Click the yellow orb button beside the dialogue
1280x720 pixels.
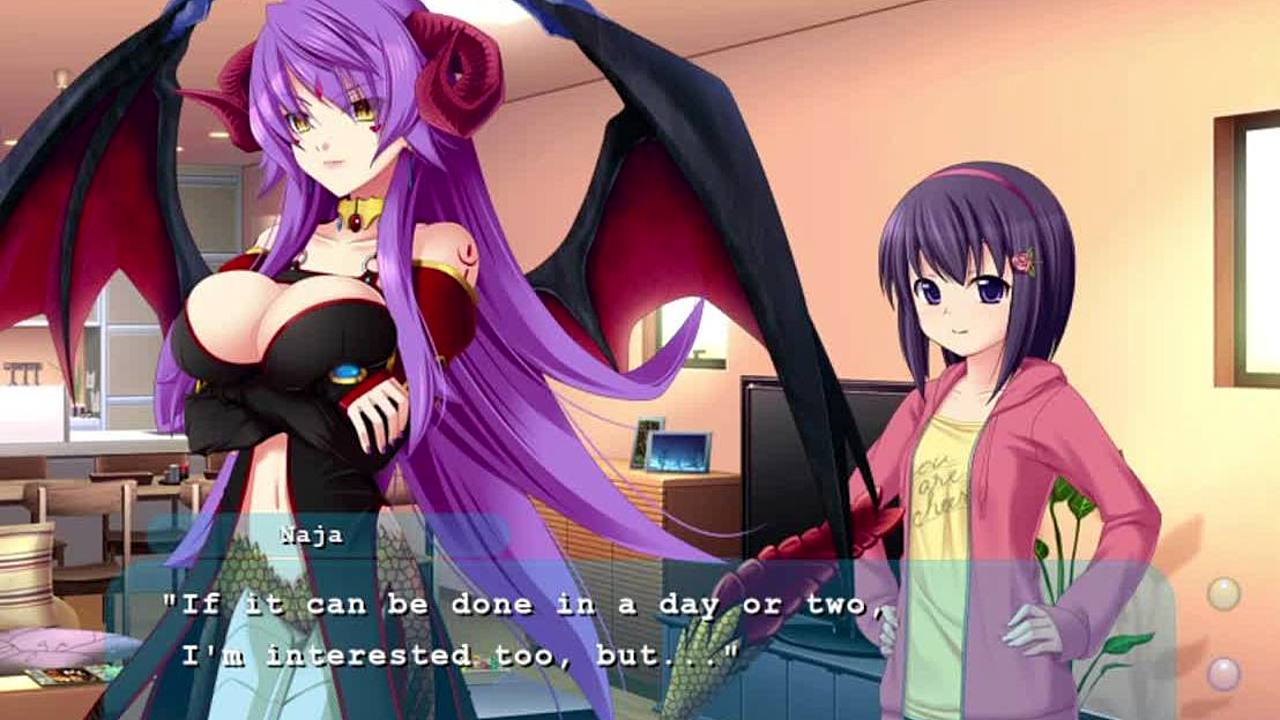coord(1223,594)
